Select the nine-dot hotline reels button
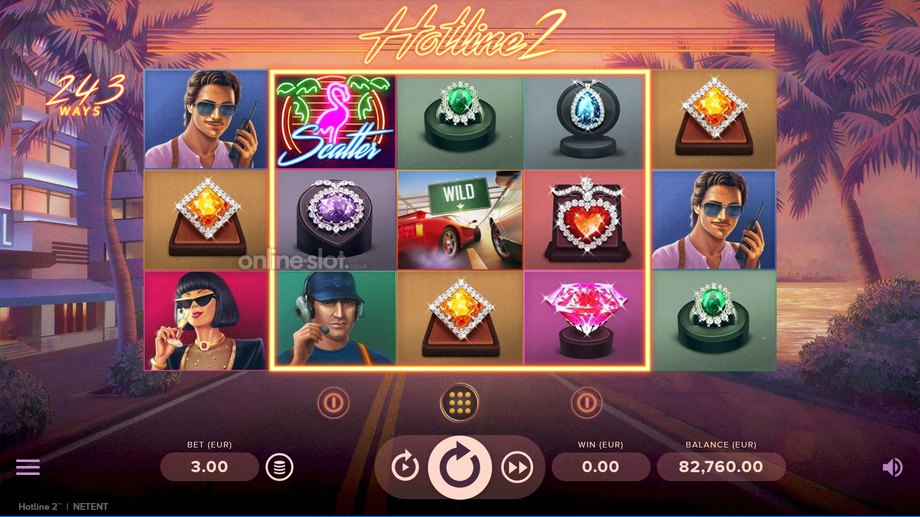The image size is (920, 517). 460,402
